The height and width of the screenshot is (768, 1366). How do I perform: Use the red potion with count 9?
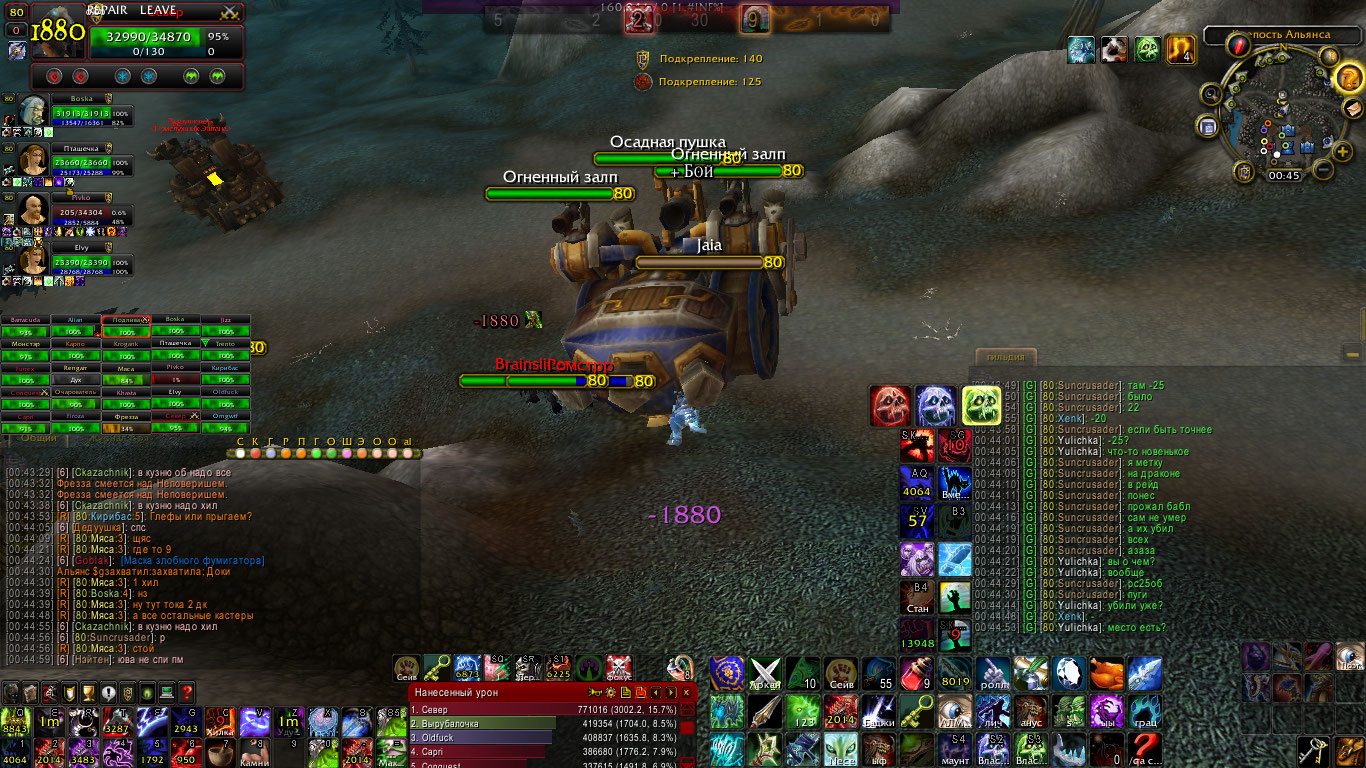916,674
